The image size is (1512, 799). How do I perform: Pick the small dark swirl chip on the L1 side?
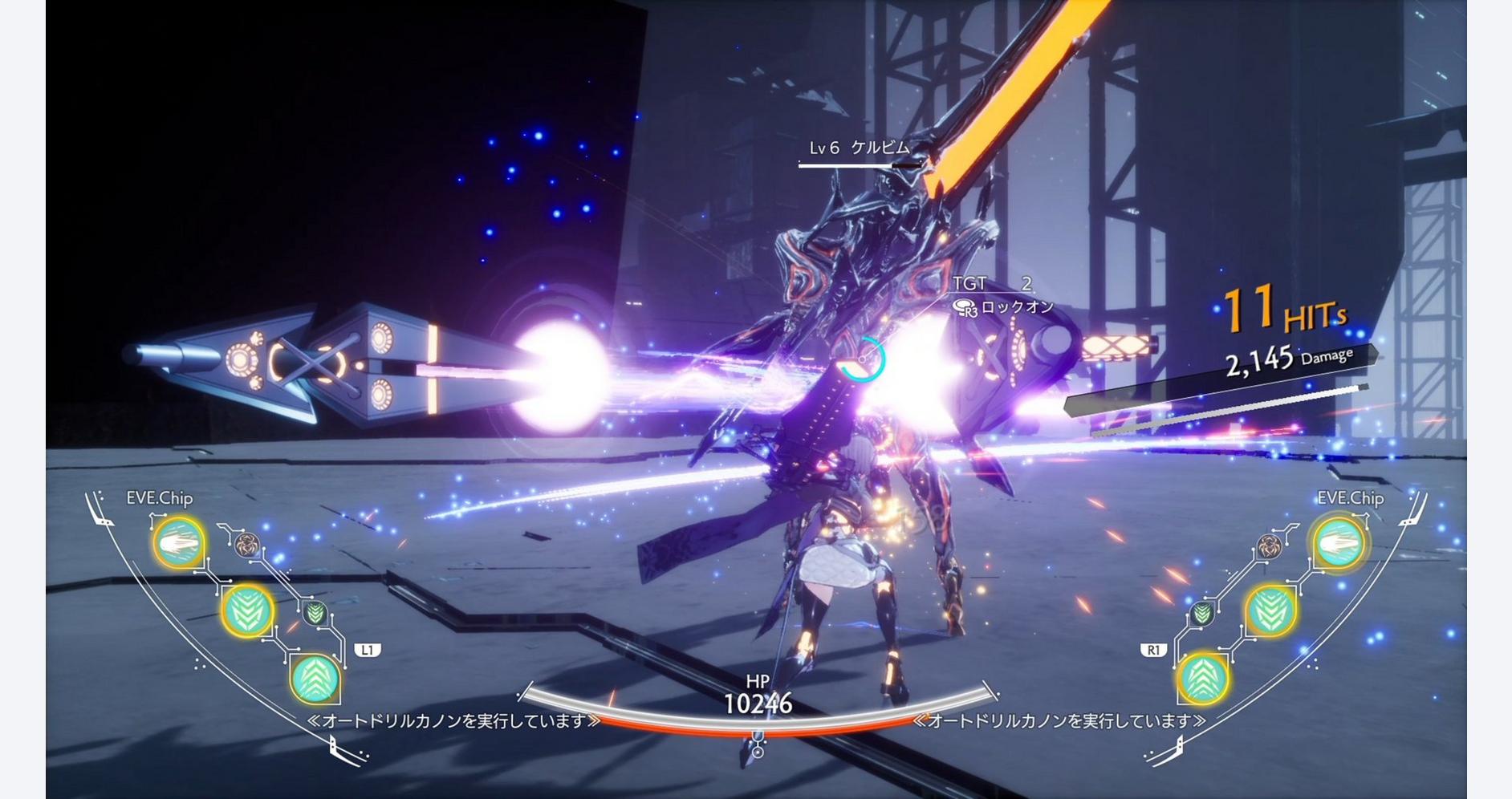246,546
